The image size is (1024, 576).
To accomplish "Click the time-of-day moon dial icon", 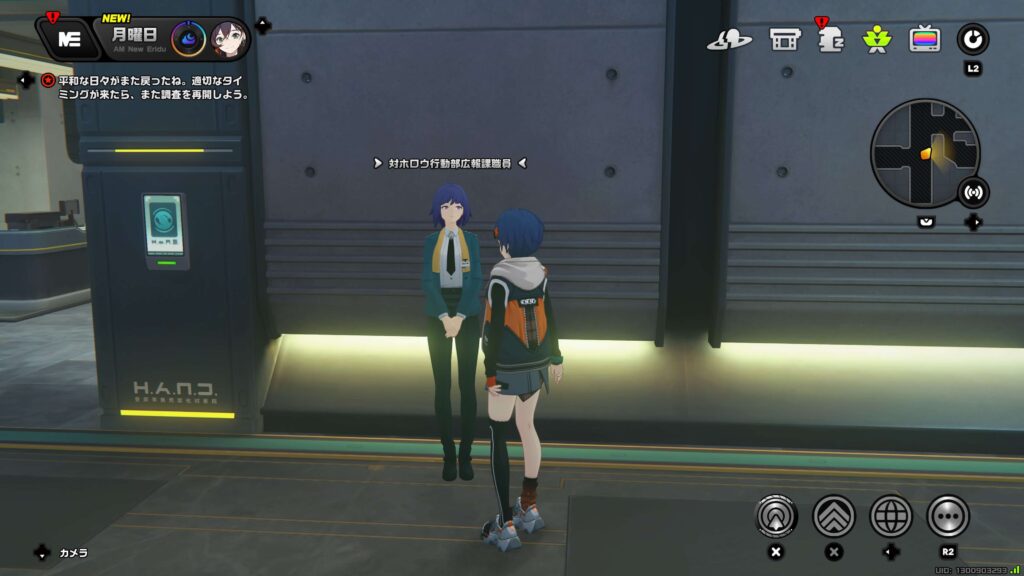I will 188,39.
